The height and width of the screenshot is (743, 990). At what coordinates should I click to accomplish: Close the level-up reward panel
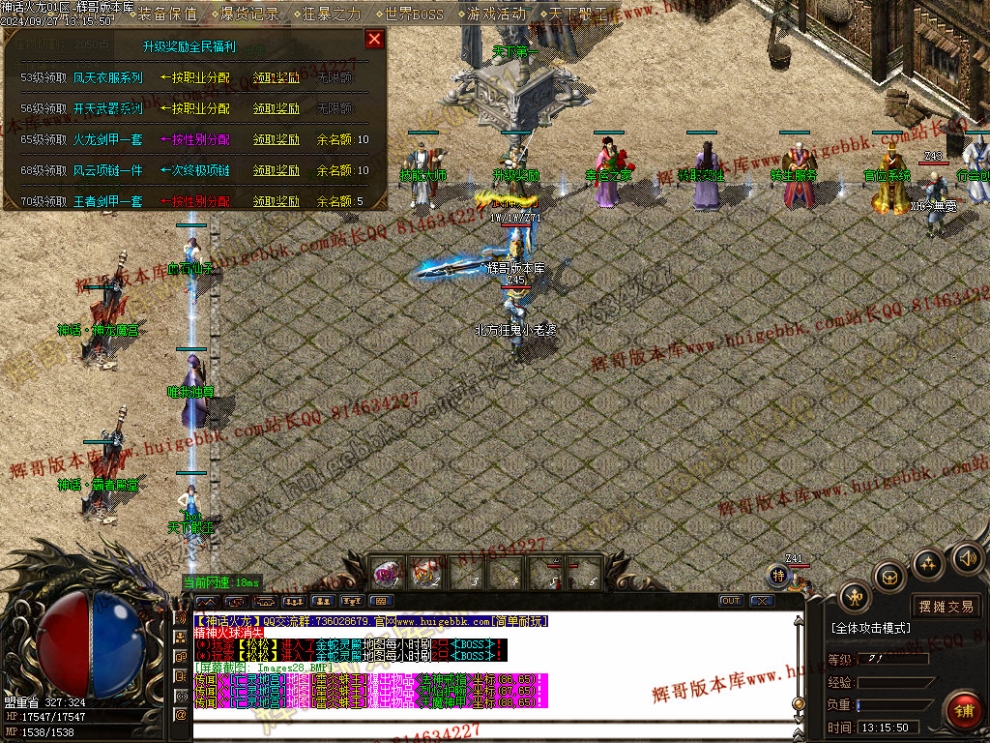coord(374,39)
